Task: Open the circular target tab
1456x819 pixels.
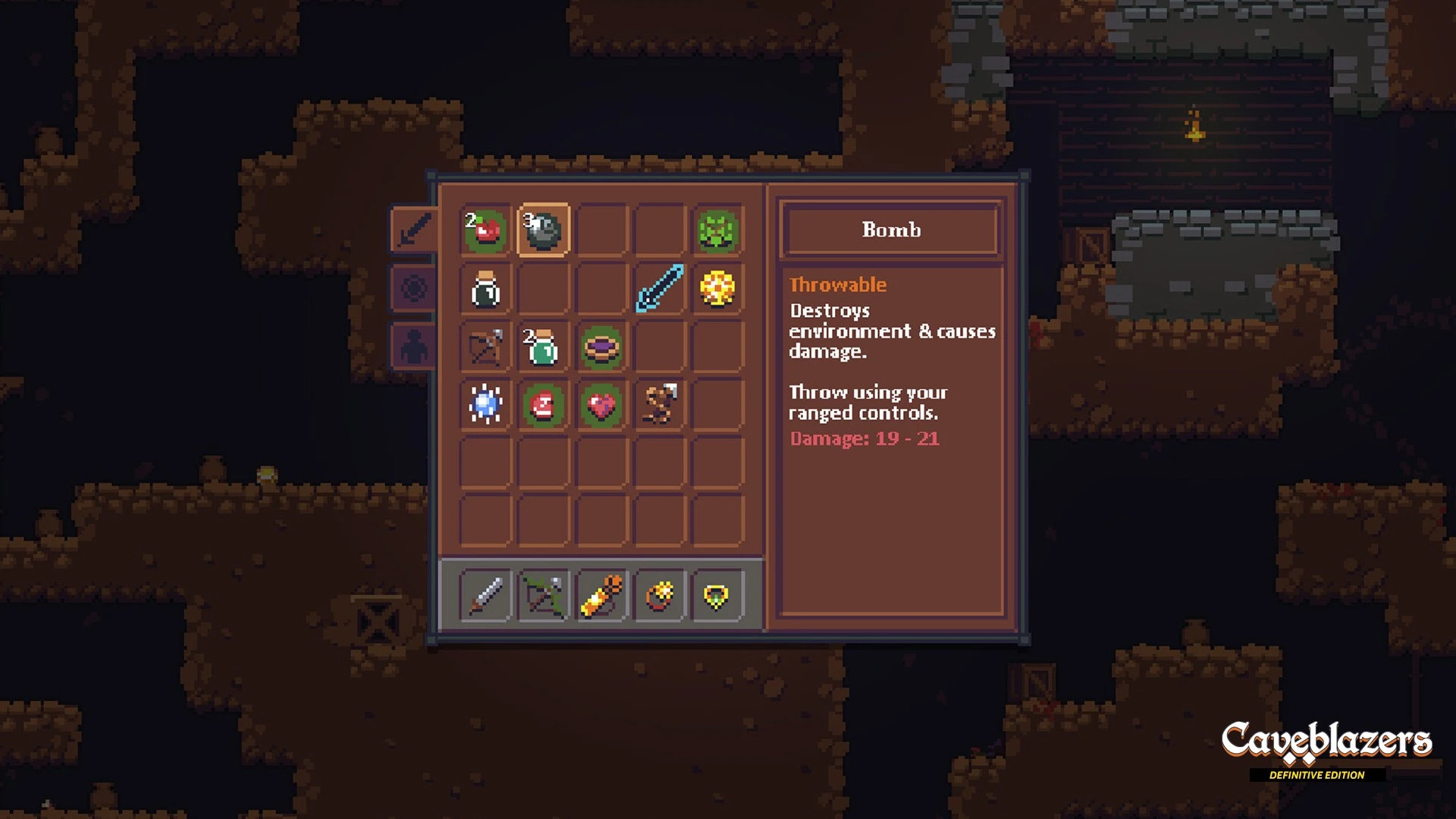Action: pyautogui.click(x=413, y=289)
